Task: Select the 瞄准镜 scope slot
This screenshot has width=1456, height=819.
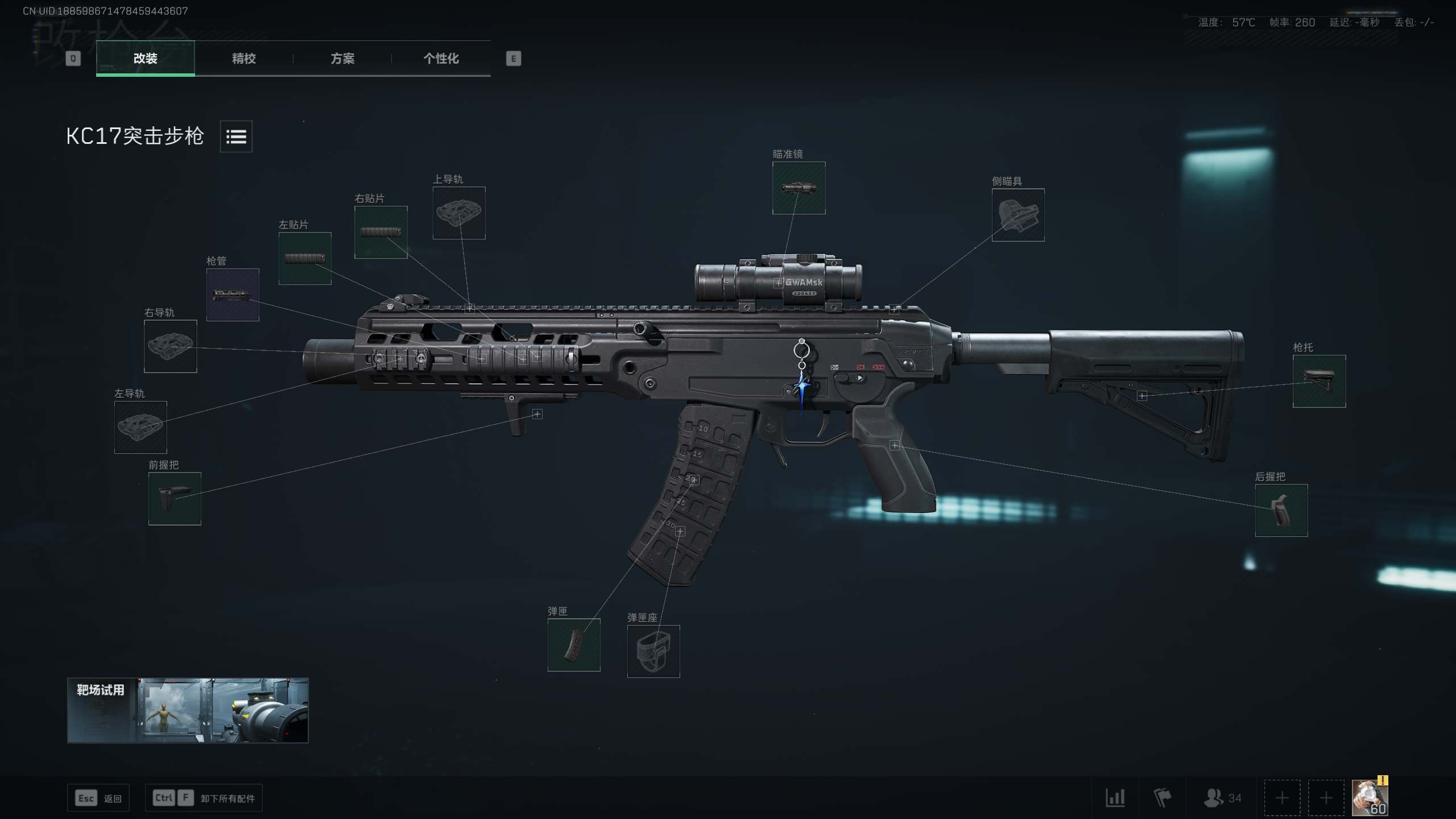Action: pos(799,188)
